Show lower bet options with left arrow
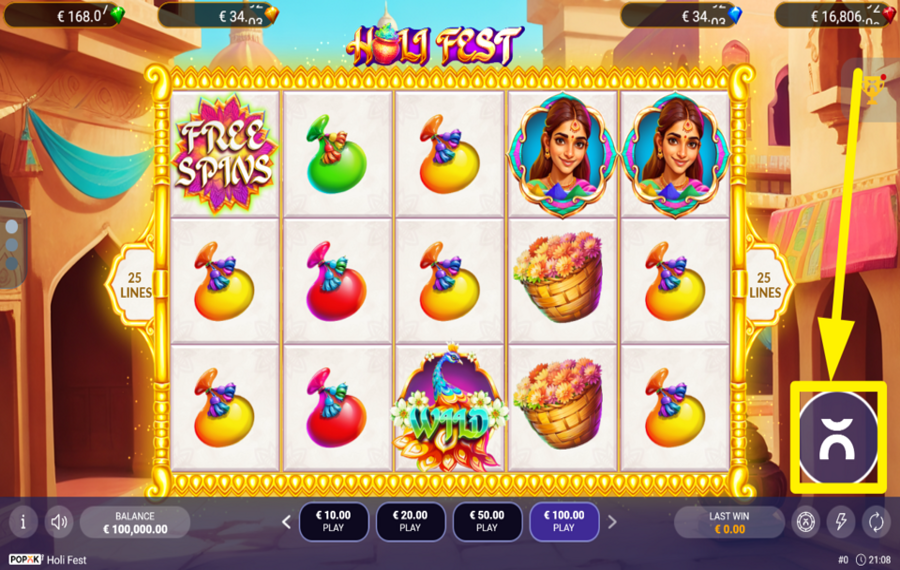Image resolution: width=900 pixels, height=570 pixels. pos(286,521)
